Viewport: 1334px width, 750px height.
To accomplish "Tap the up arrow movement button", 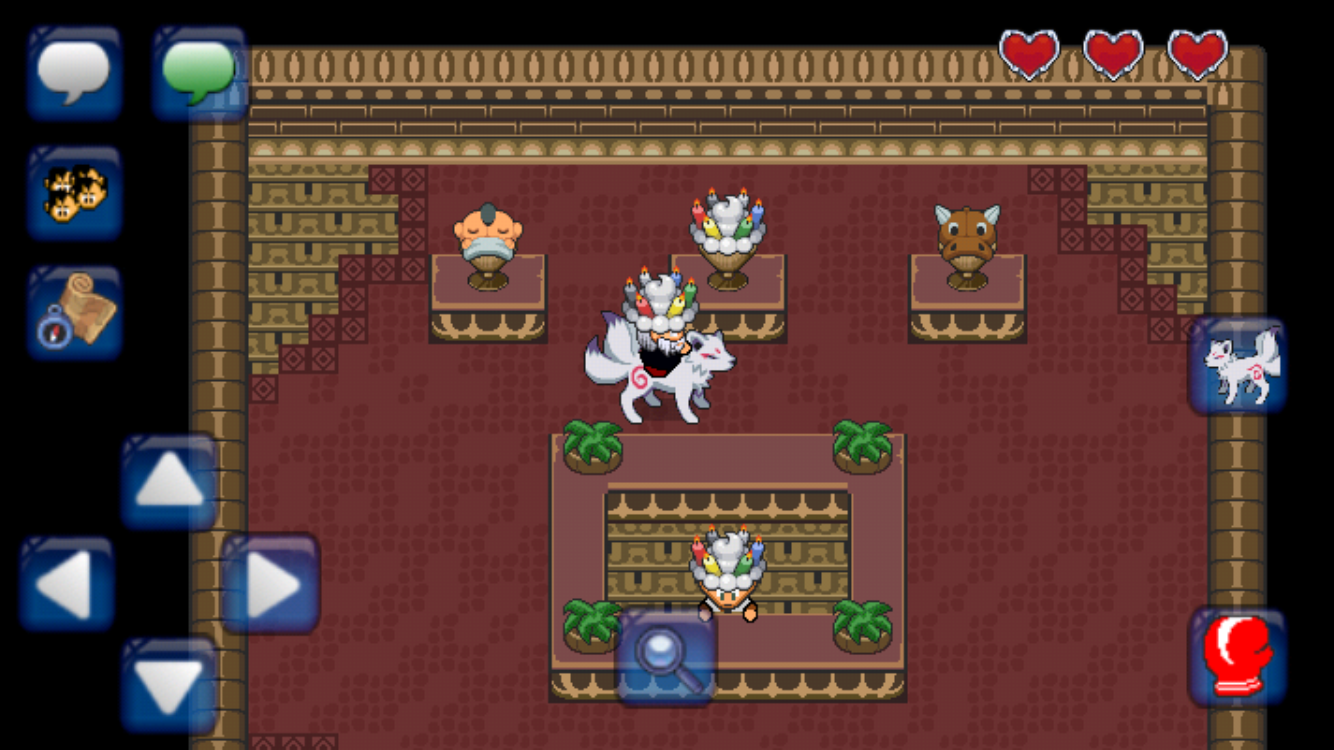I will click(169, 482).
